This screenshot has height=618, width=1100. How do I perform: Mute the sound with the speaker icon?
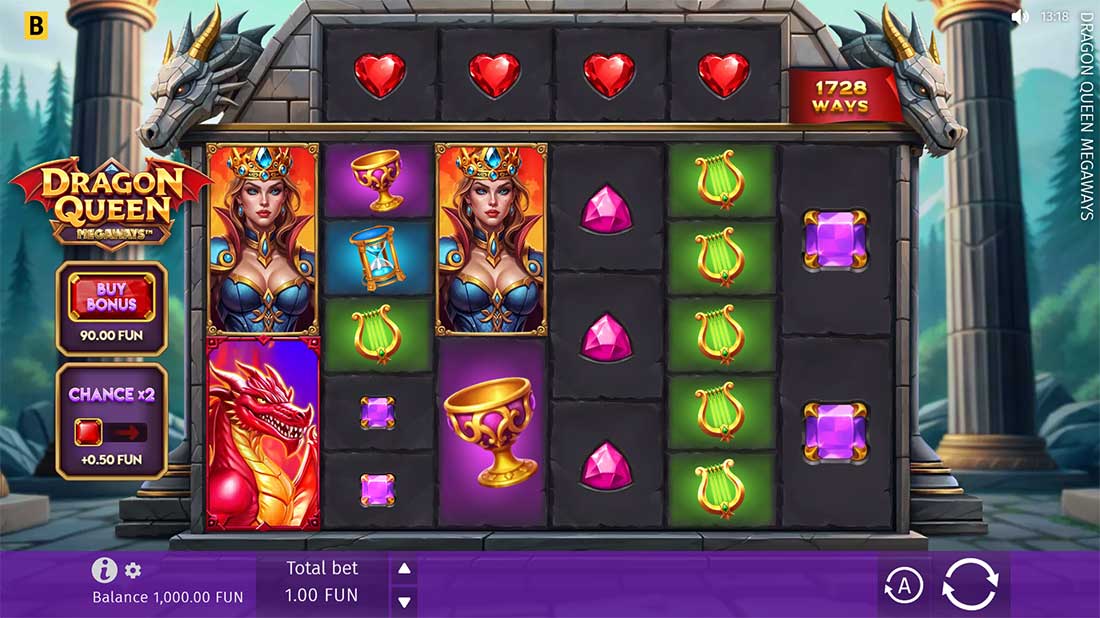click(x=1020, y=16)
